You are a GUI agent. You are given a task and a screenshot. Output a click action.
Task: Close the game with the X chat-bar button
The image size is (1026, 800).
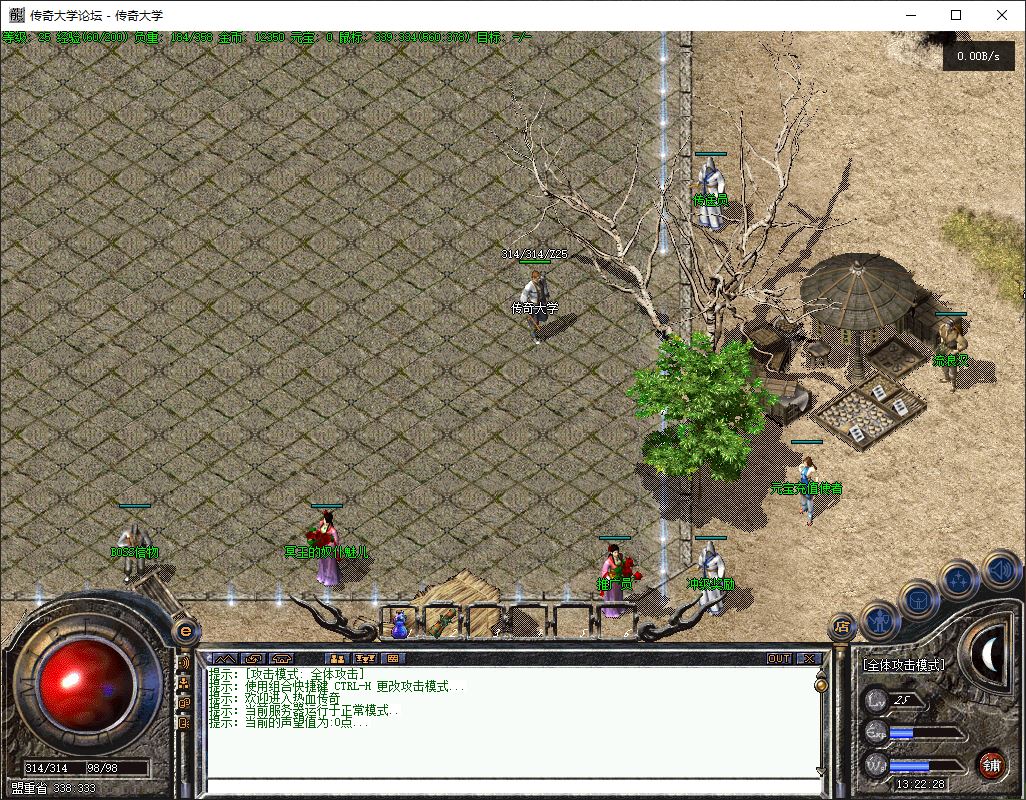point(809,658)
